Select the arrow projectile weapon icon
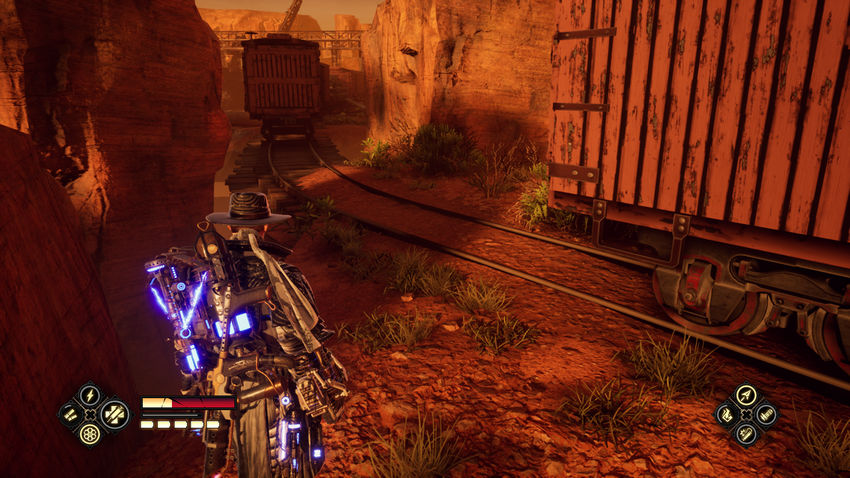This screenshot has width=850, height=478. tap(745, 395)
